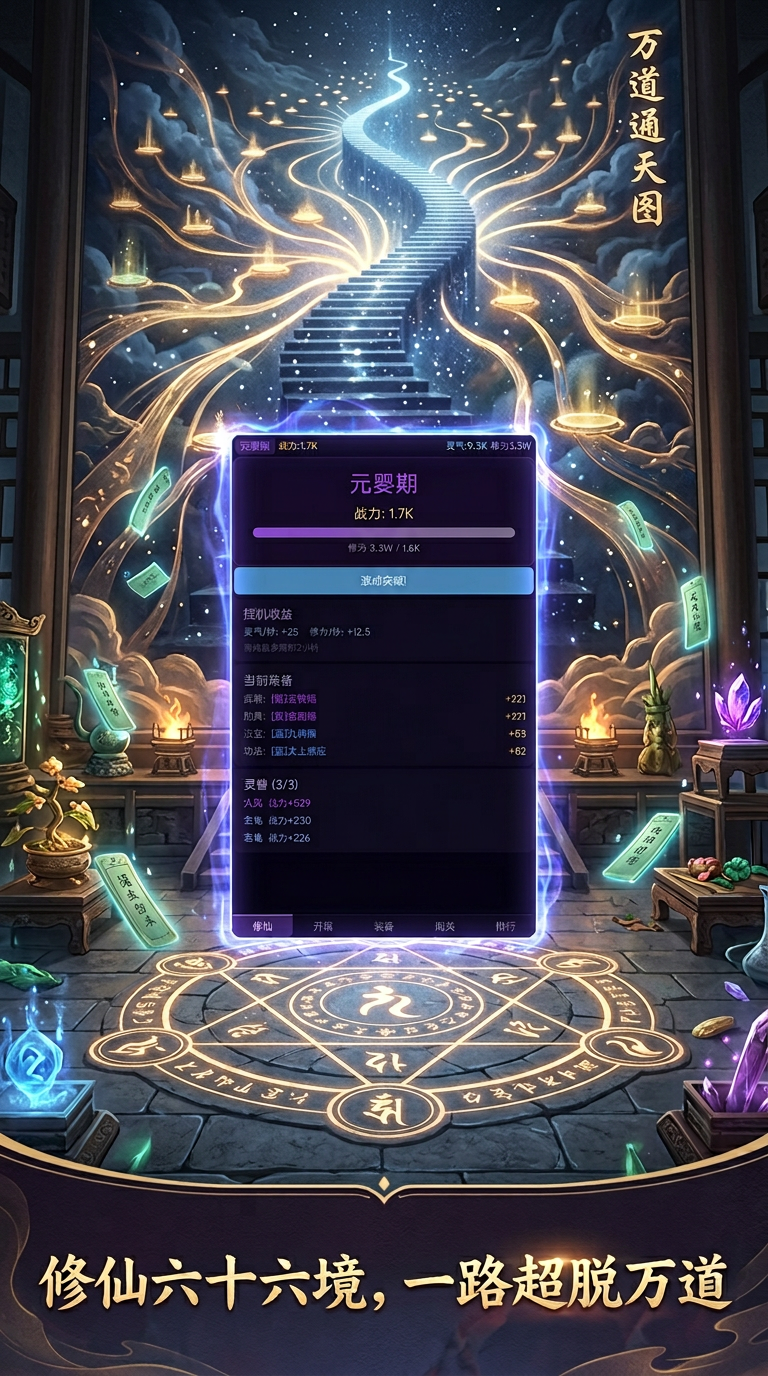Switch to the 修仙 cultivation tab
The width and height of the screenshot is (768, 1376).
coord(264,926)
